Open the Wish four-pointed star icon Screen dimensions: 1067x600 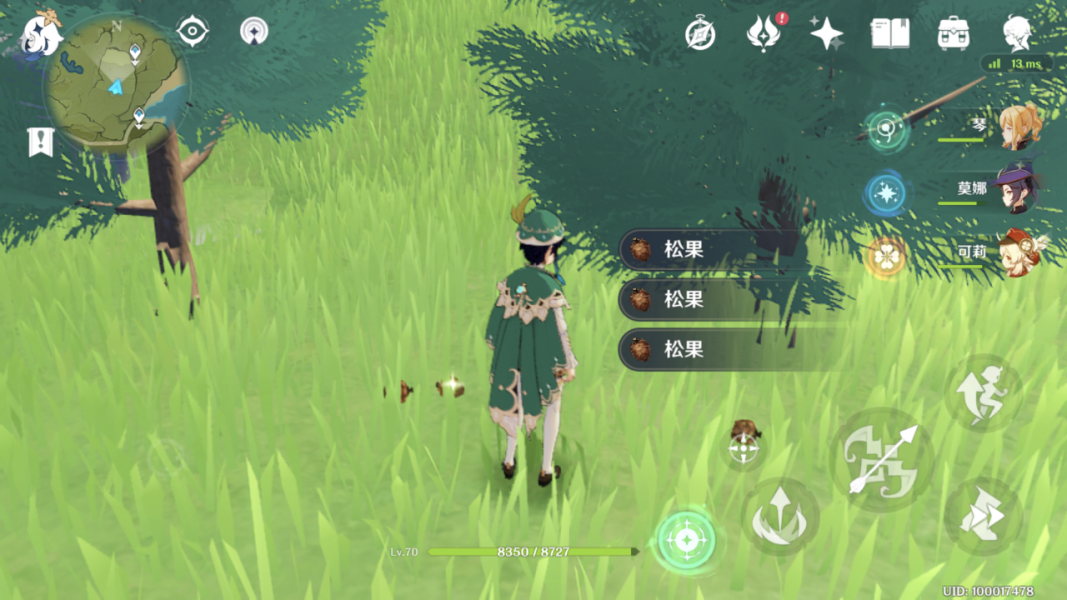tap(826, 34)
